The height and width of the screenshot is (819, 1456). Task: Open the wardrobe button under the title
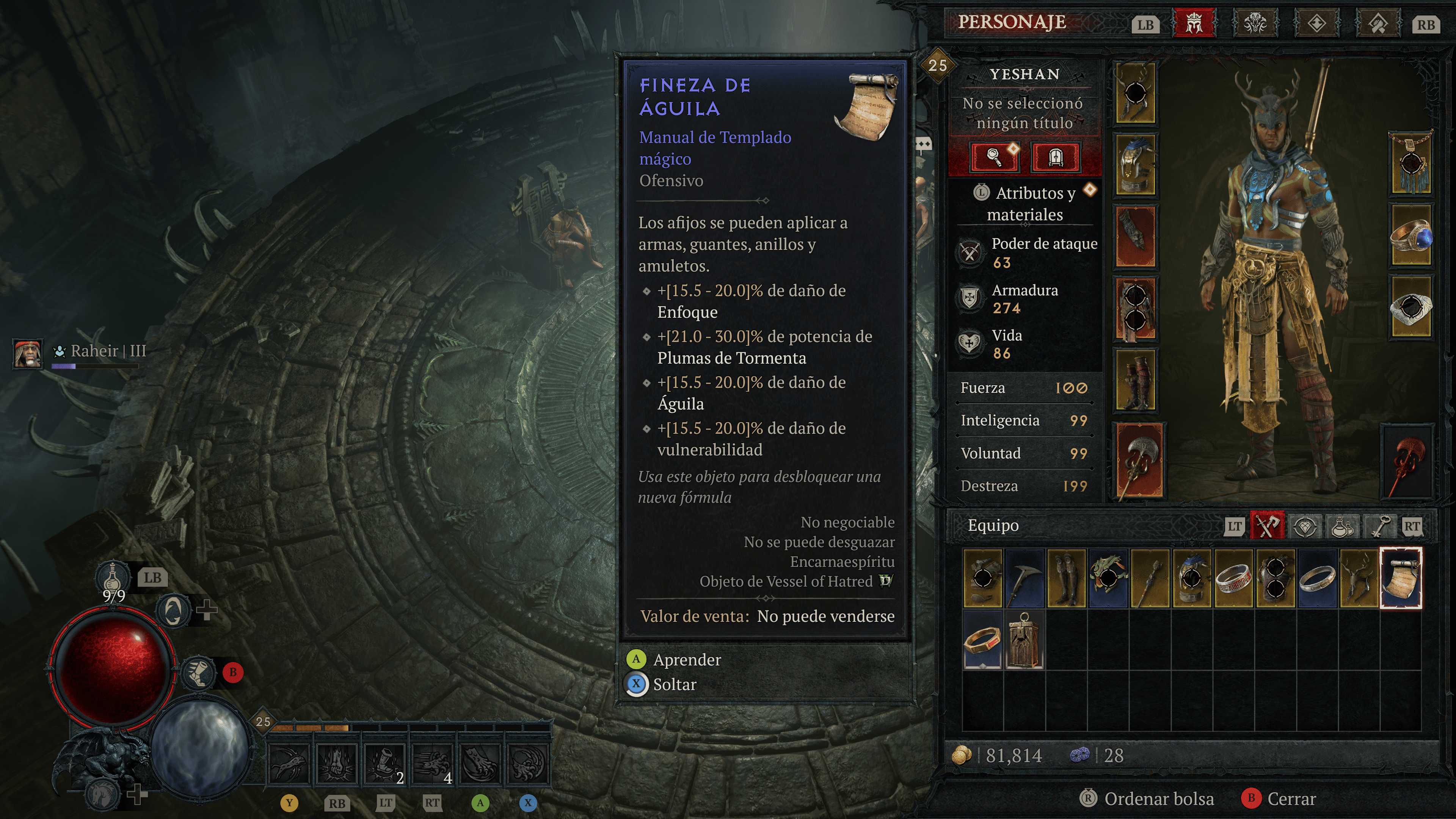click(1055, 157)
